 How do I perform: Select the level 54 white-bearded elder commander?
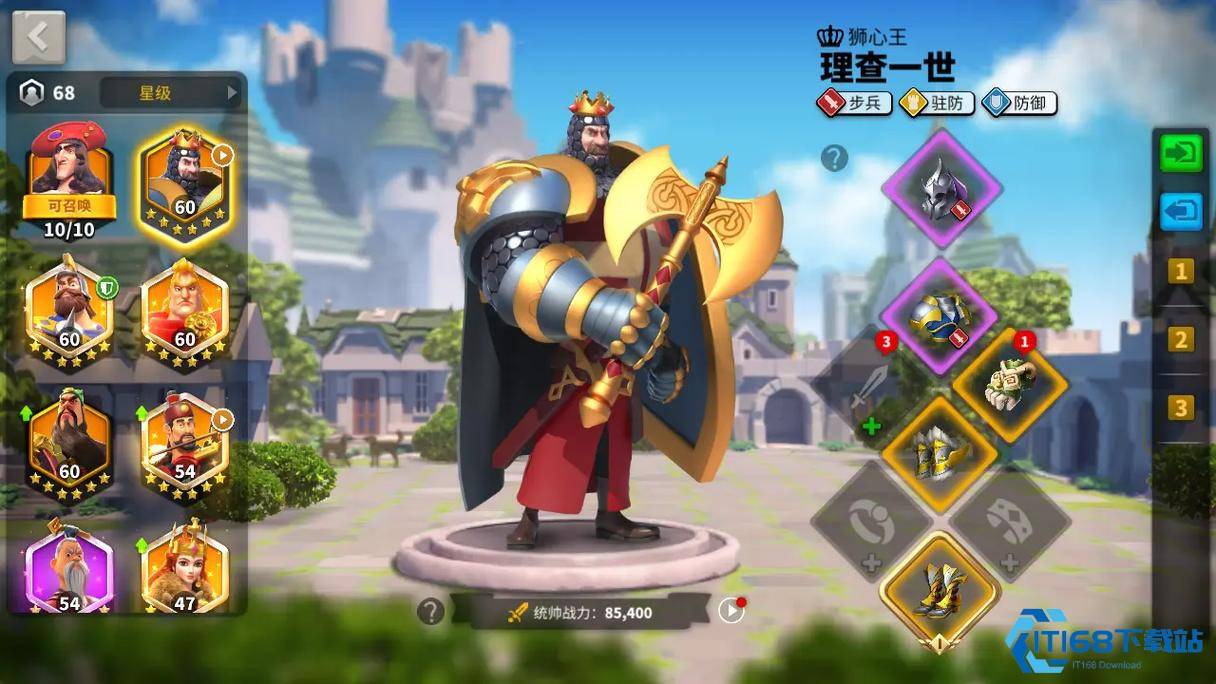tap(70, 565)
